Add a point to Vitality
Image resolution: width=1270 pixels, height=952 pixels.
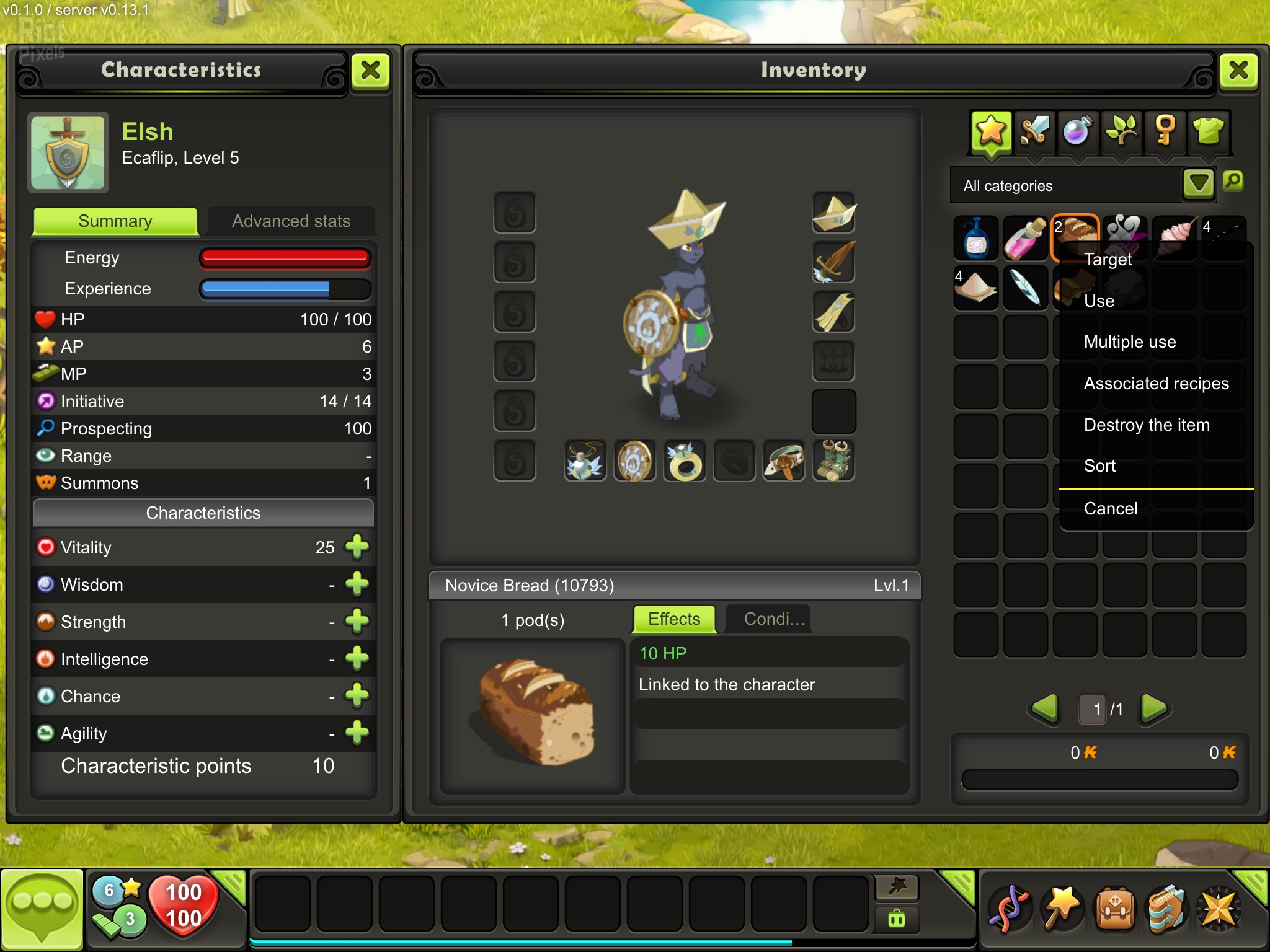[x=357, y=547]
